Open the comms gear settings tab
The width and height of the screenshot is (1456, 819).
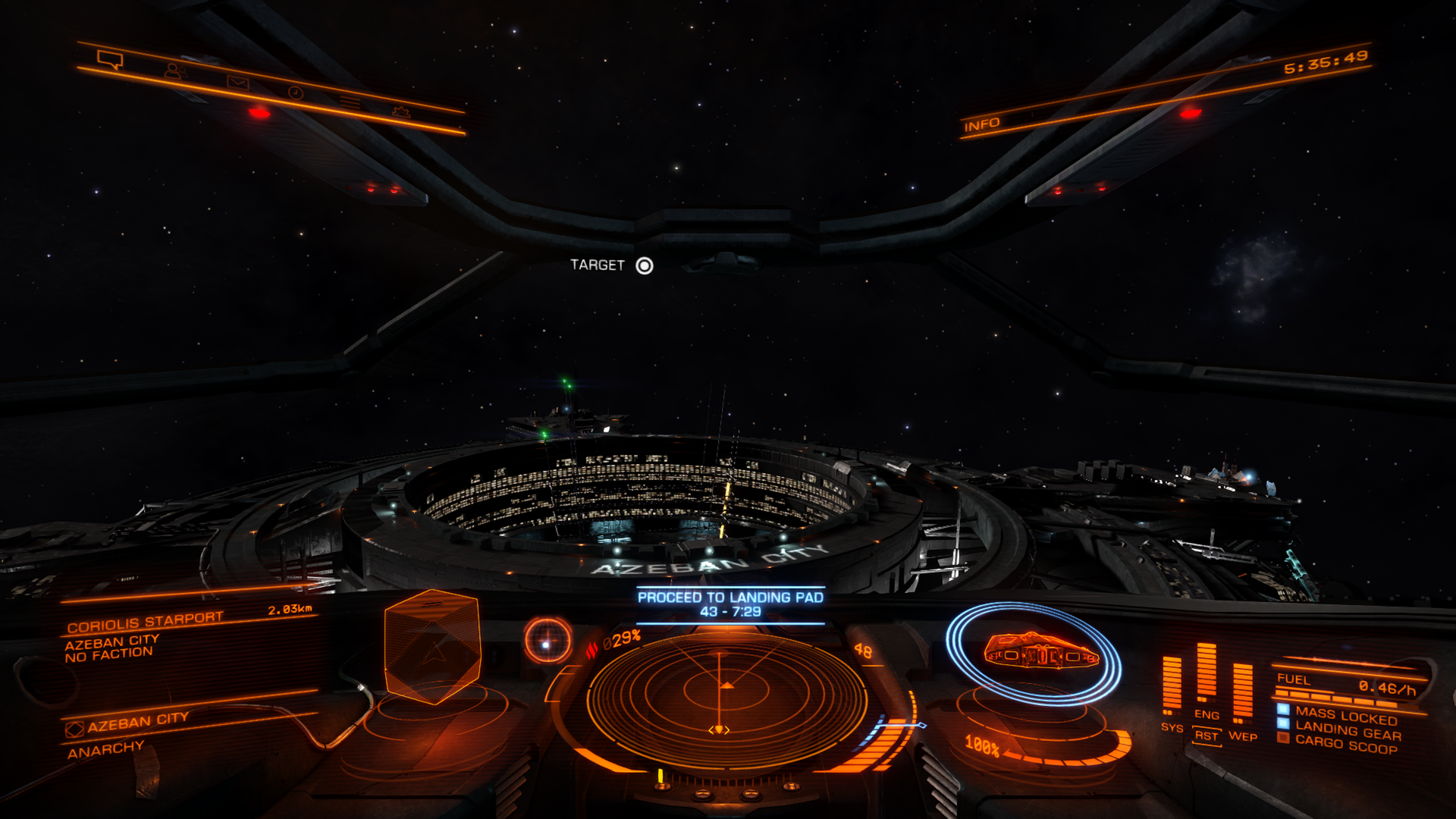pyautogui.click(x=400, y=112)
